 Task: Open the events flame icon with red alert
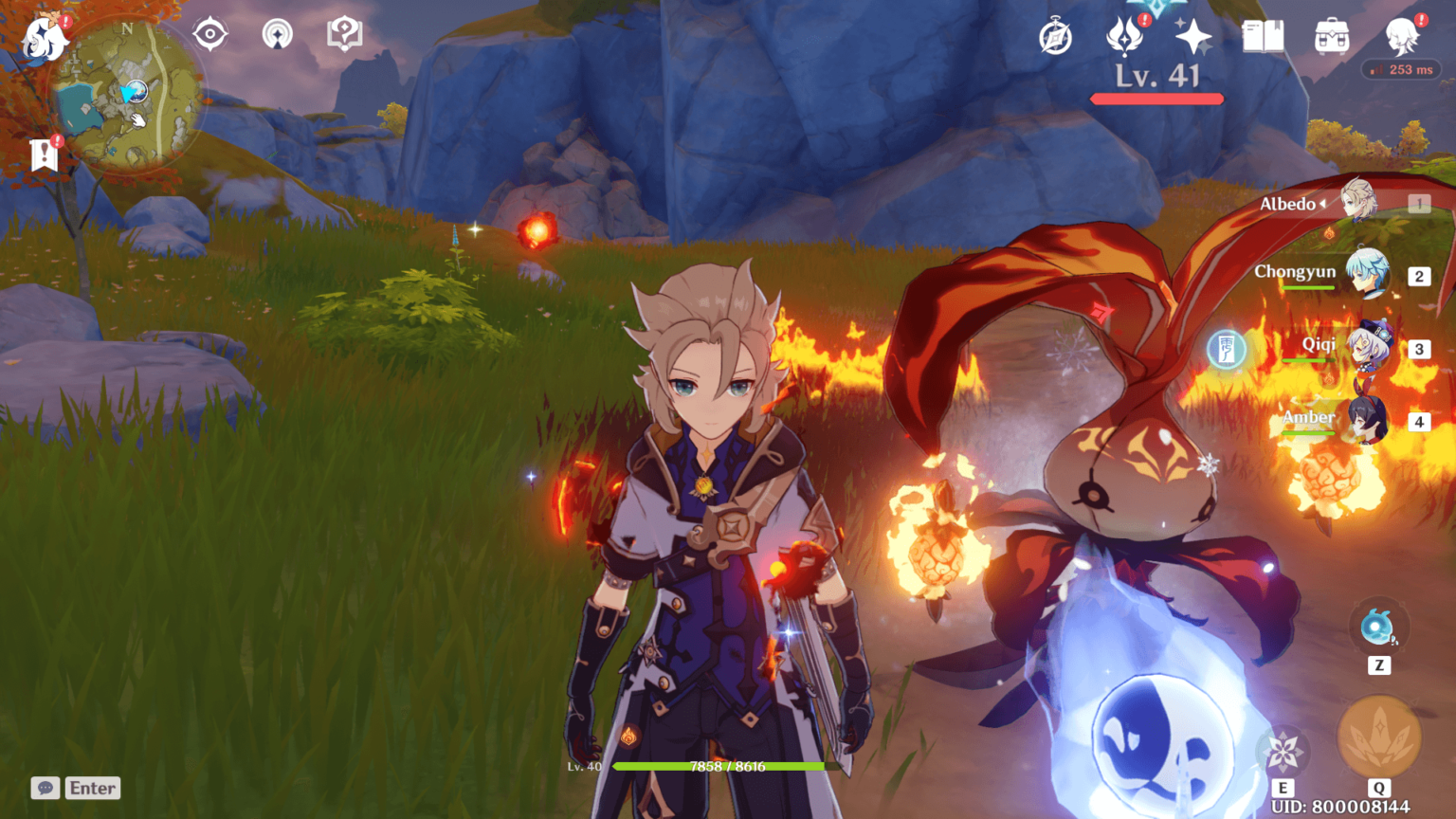[x=1124, y=37]
